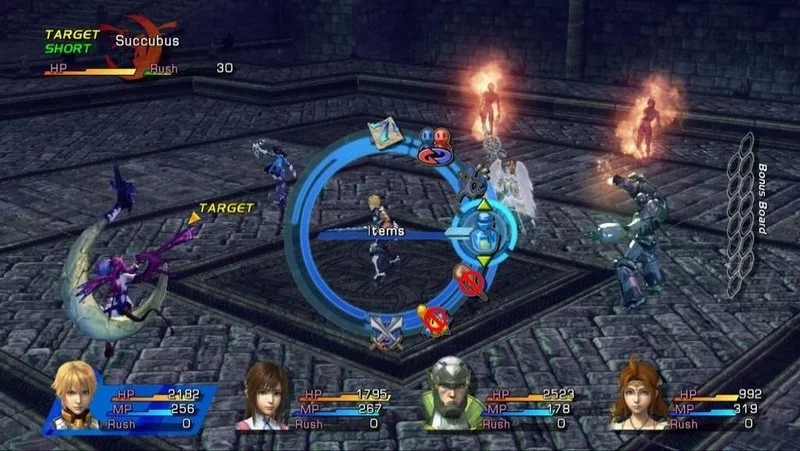Viewport: 800px width, 451px height.
Task: Click the crossed-out orange orb icon
Action: tap(433, 319)
